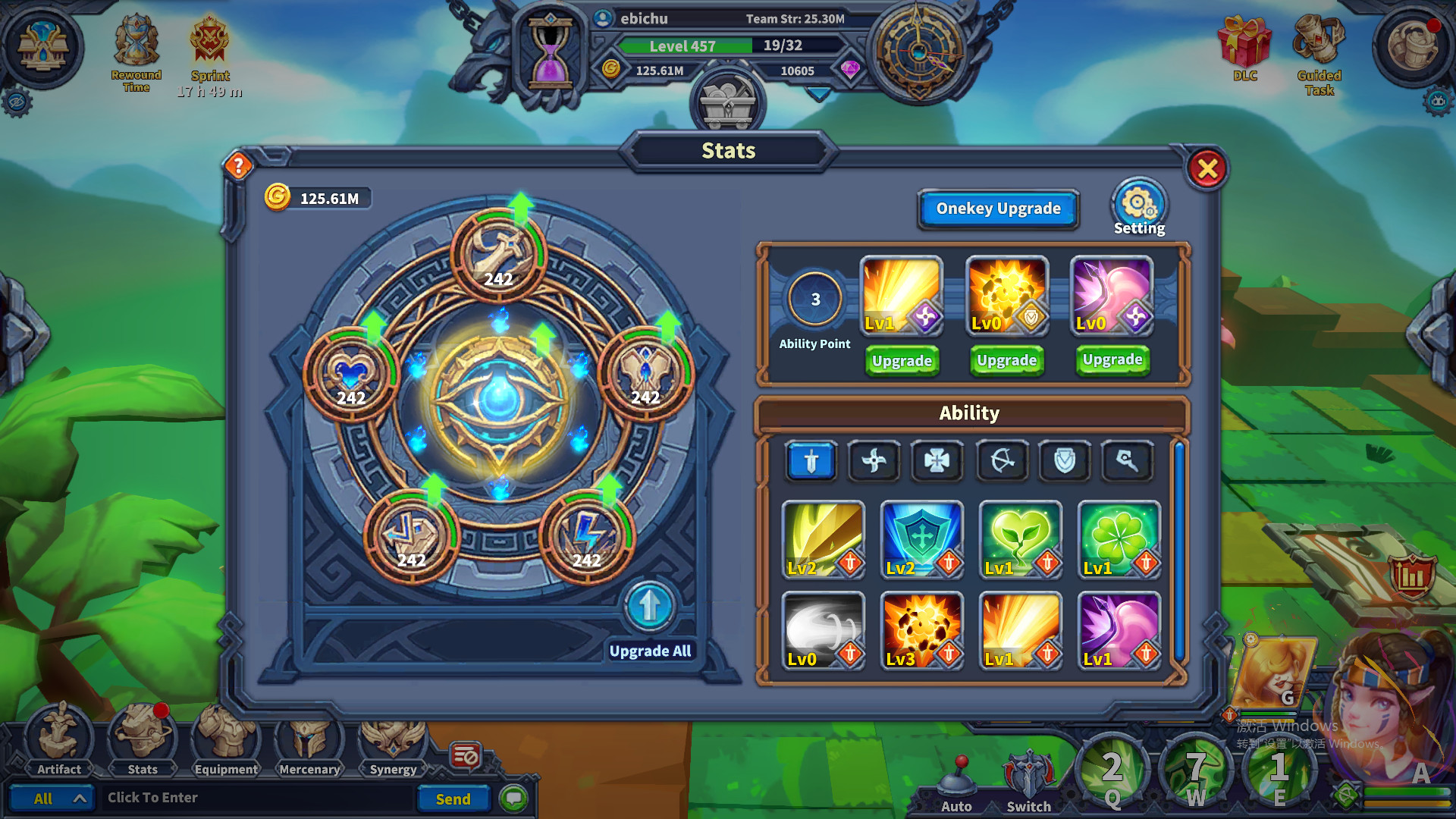The image size is (1456, 819).
Task: Open the Guided Task panel
Action: (1319, 55)
